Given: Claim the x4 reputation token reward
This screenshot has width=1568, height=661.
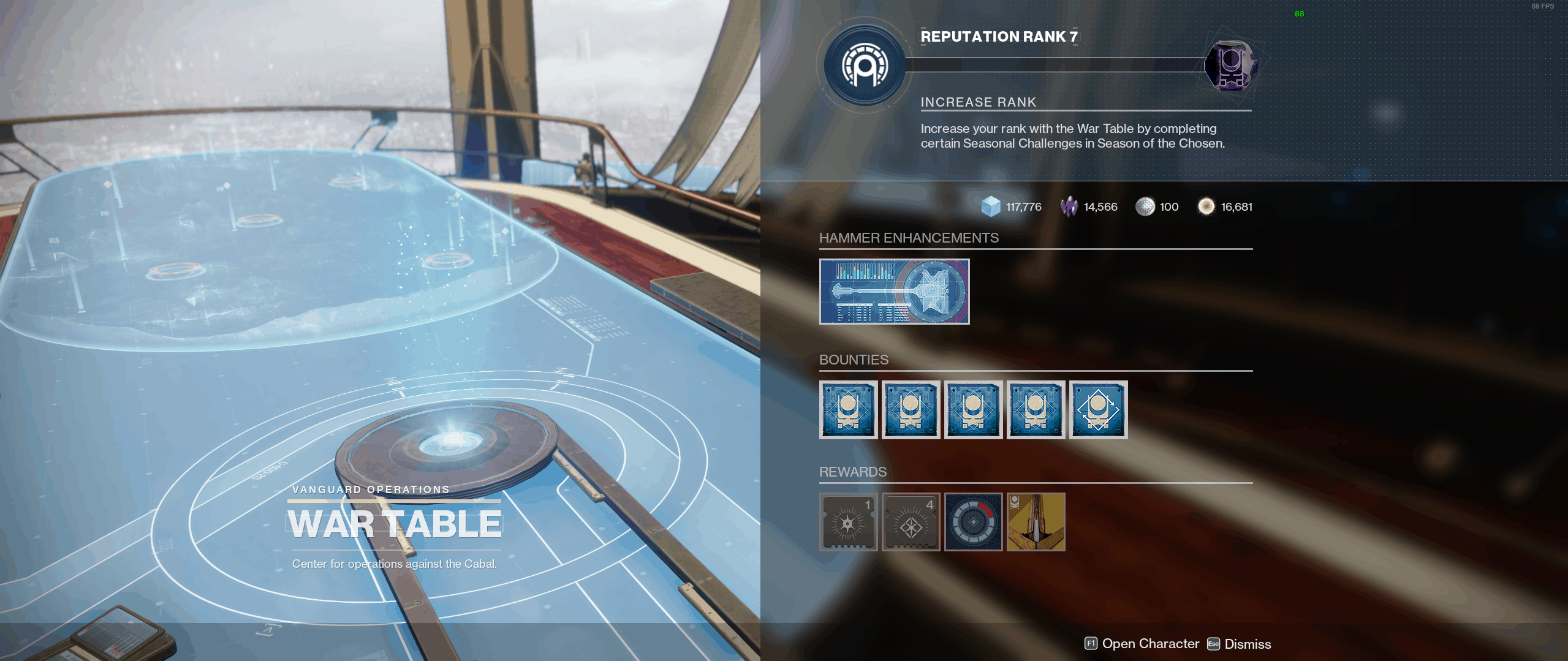Looking at the screenshot, I should coord(911,522).
